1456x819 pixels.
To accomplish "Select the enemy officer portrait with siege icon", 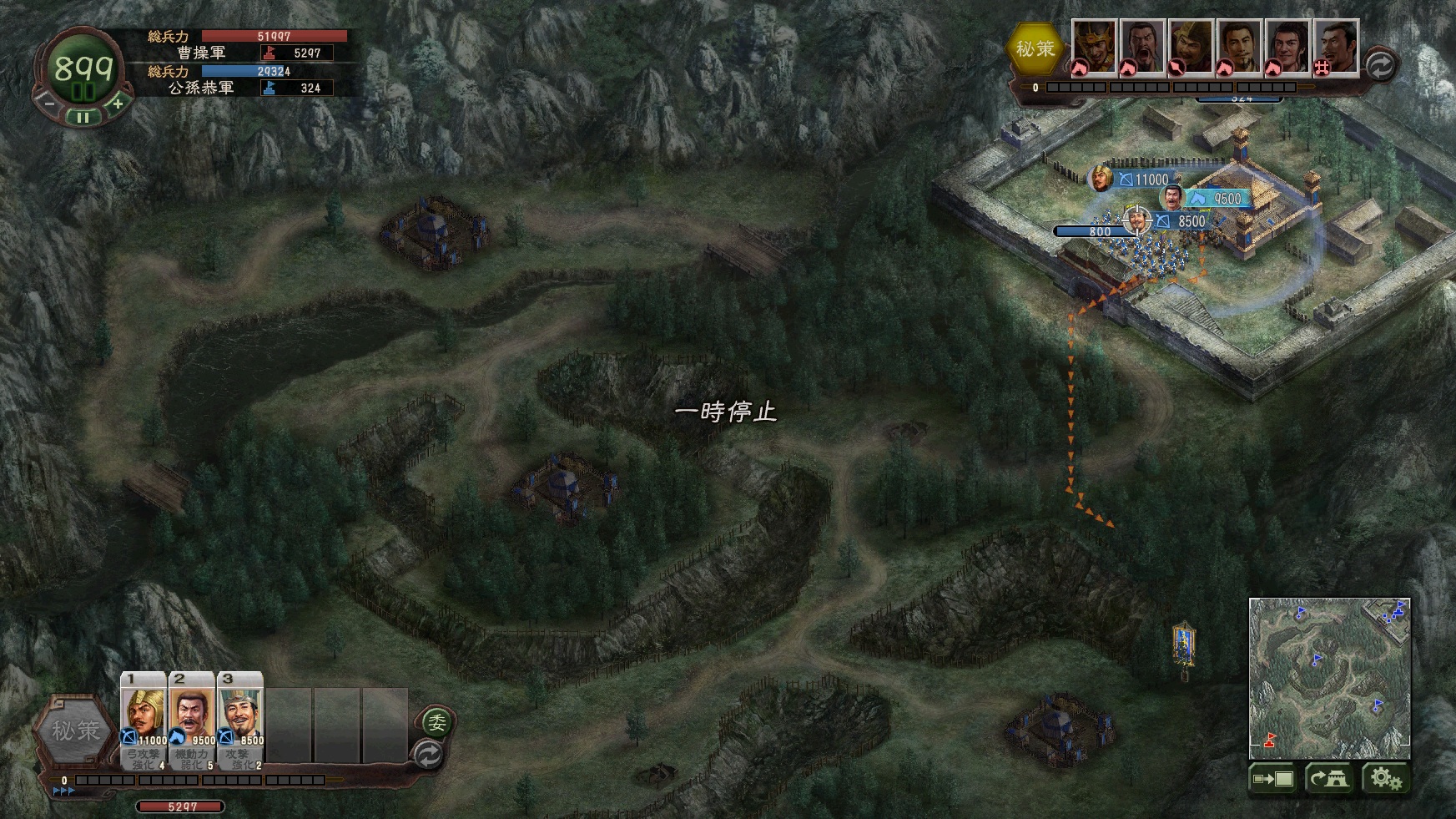I will [x=1336, y=47].
